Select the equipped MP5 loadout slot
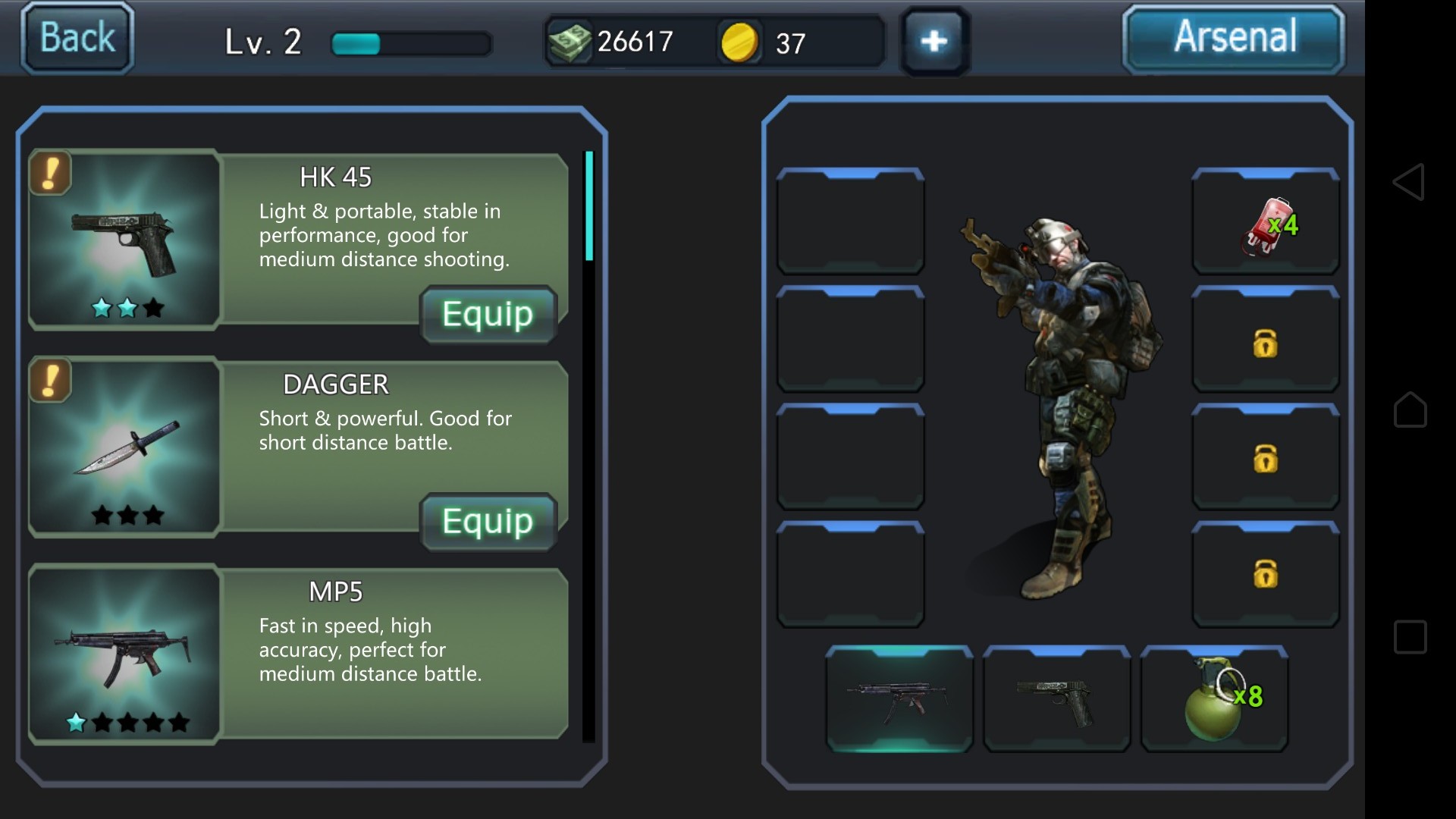The image size is (1456, 819). [899, 698]
